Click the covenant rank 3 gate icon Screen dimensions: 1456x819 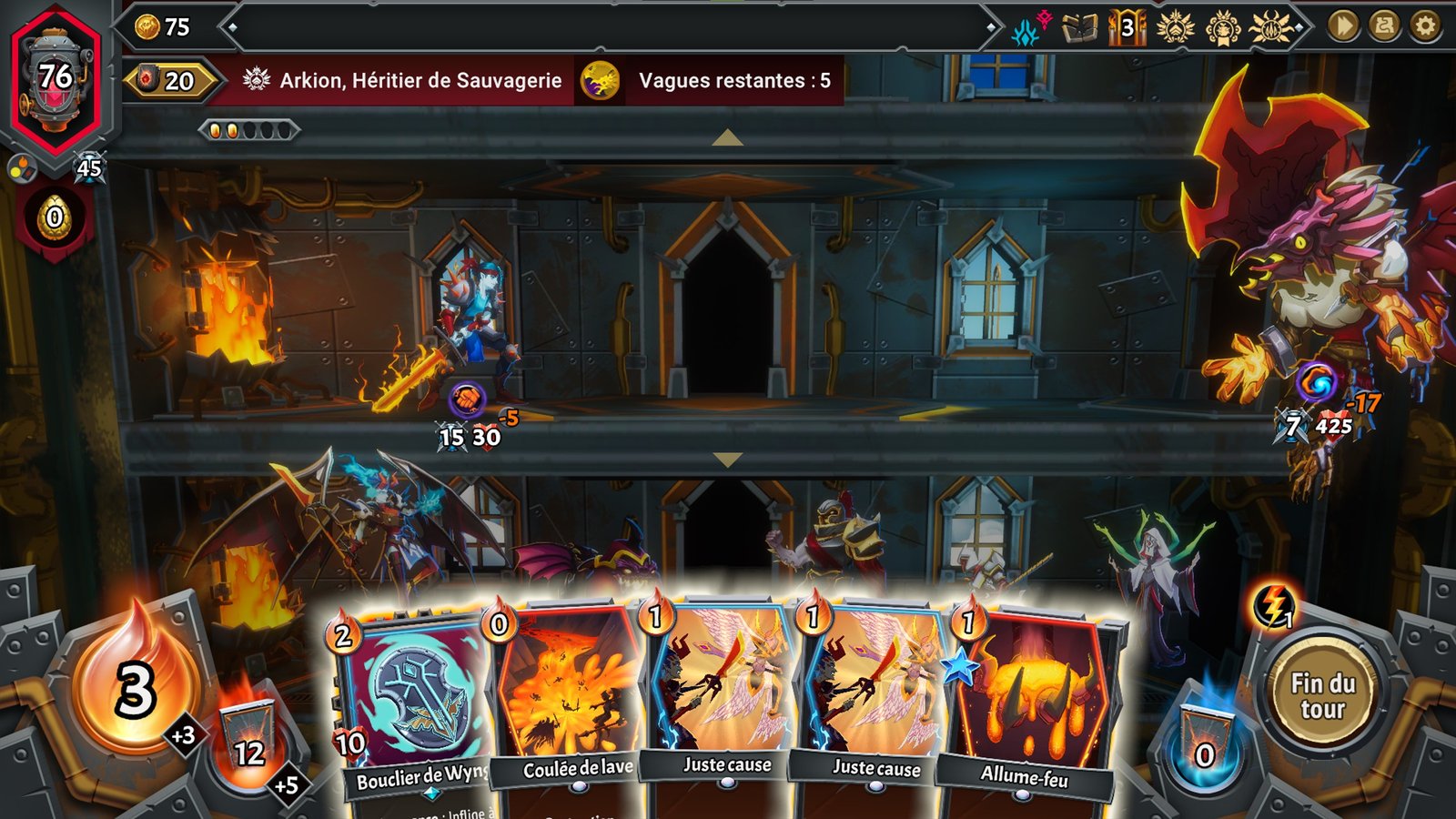(x=1127, y=28)
